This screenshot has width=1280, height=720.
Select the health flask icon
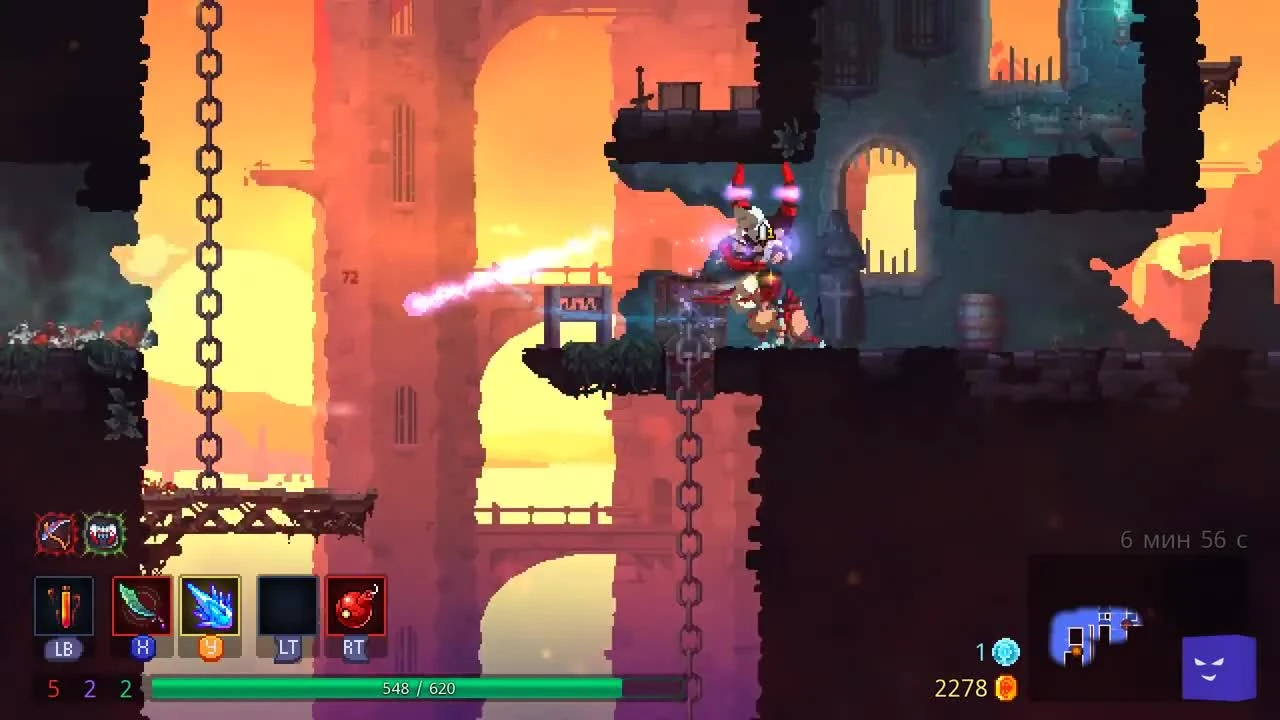(63, 605)
